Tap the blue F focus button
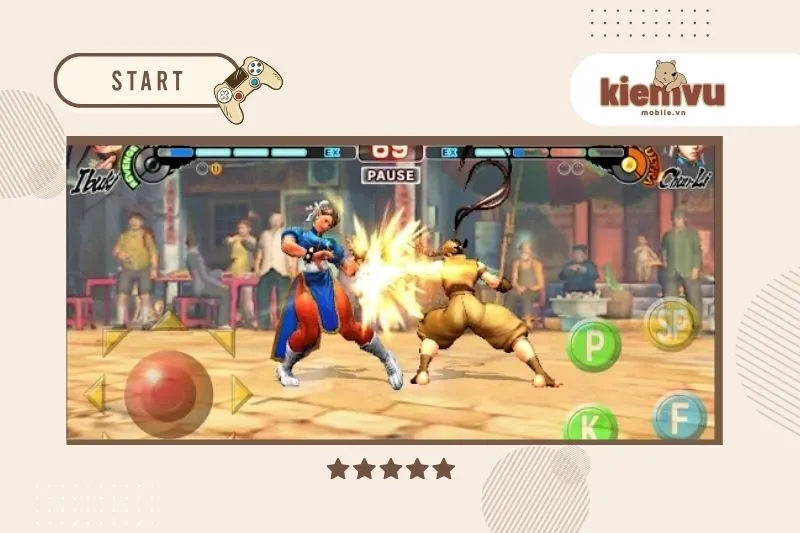Image resolution: width=800 pixels, height=533 pixels. 680,415
